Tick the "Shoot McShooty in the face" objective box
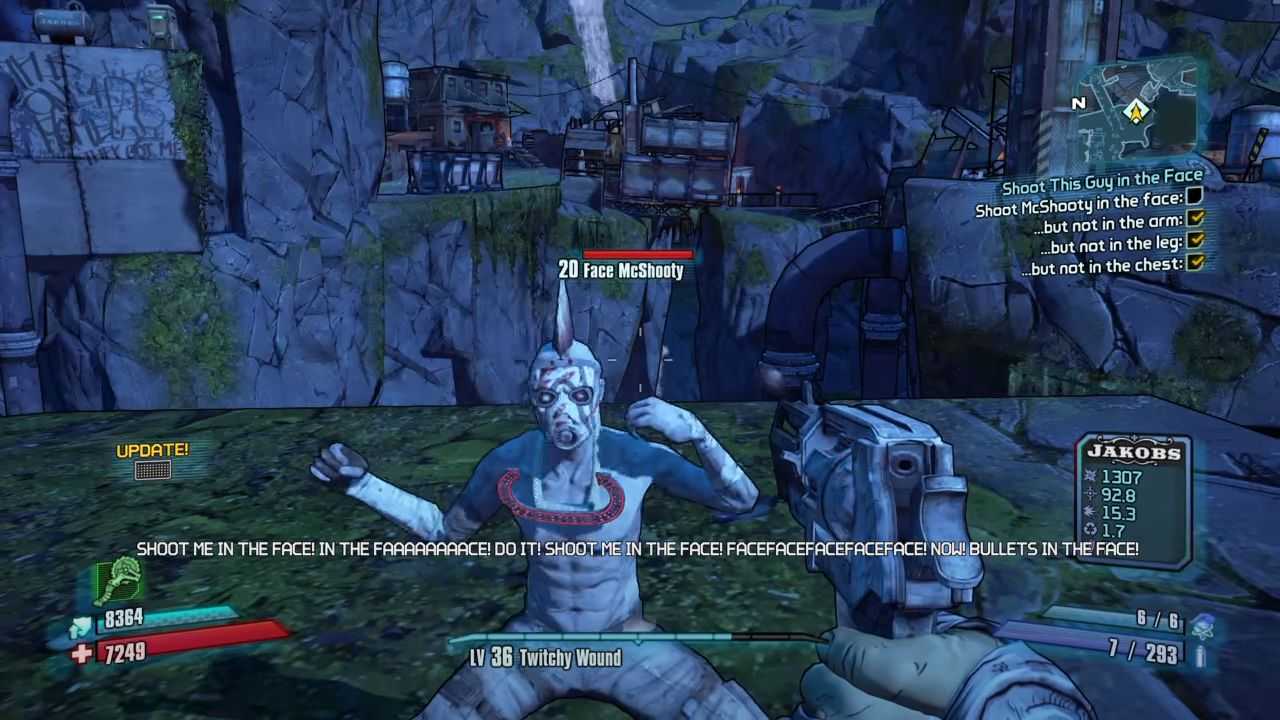 pyautogui.click(x=1194, y=198)
